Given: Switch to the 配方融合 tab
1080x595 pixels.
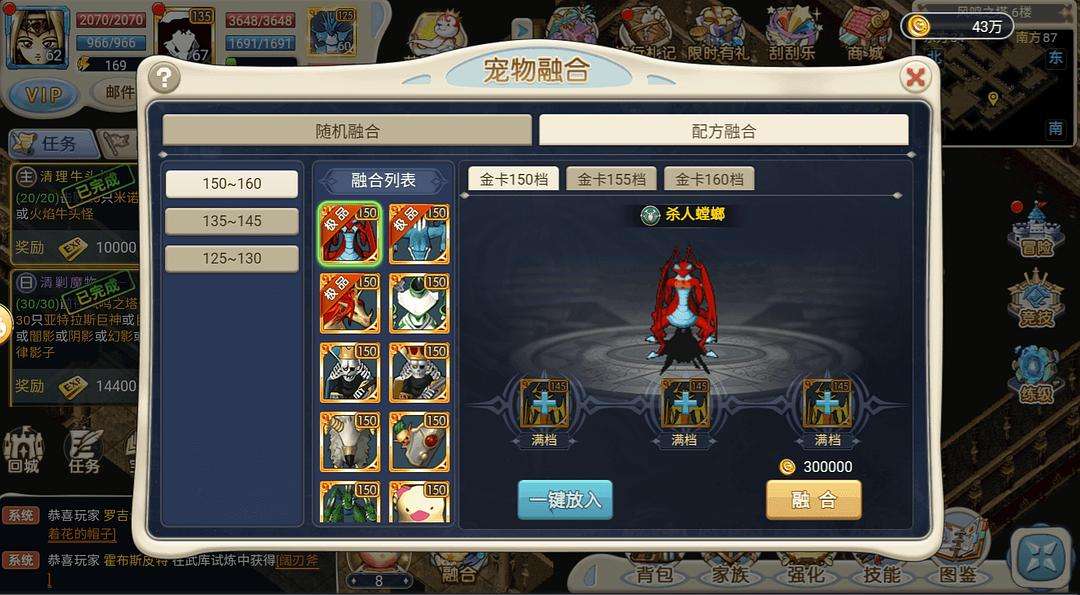Looking at the screenshot, I should (x=723, y=130).
